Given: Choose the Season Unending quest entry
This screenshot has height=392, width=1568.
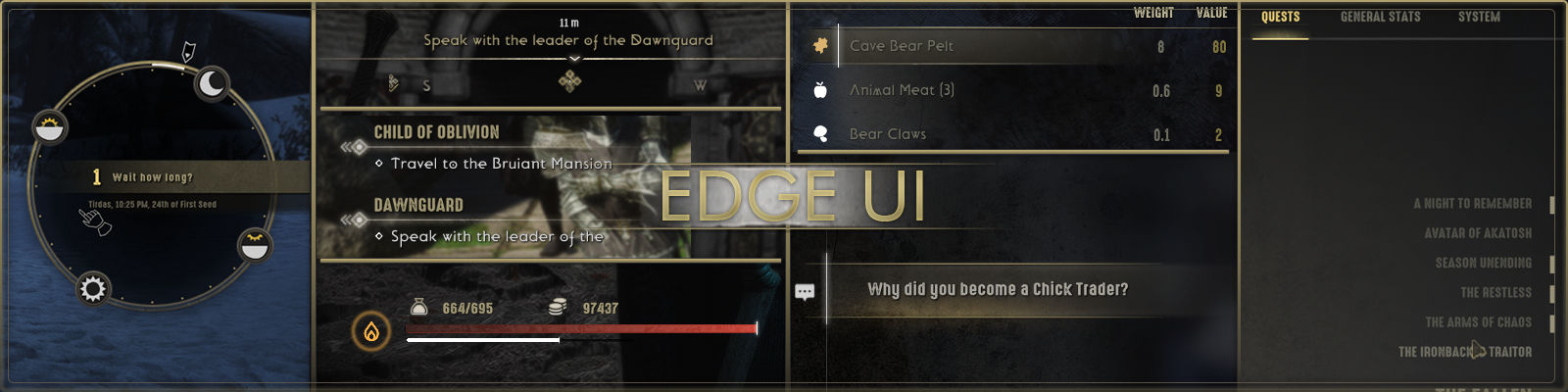Looking at the screenshot, I should [1483, 263].
